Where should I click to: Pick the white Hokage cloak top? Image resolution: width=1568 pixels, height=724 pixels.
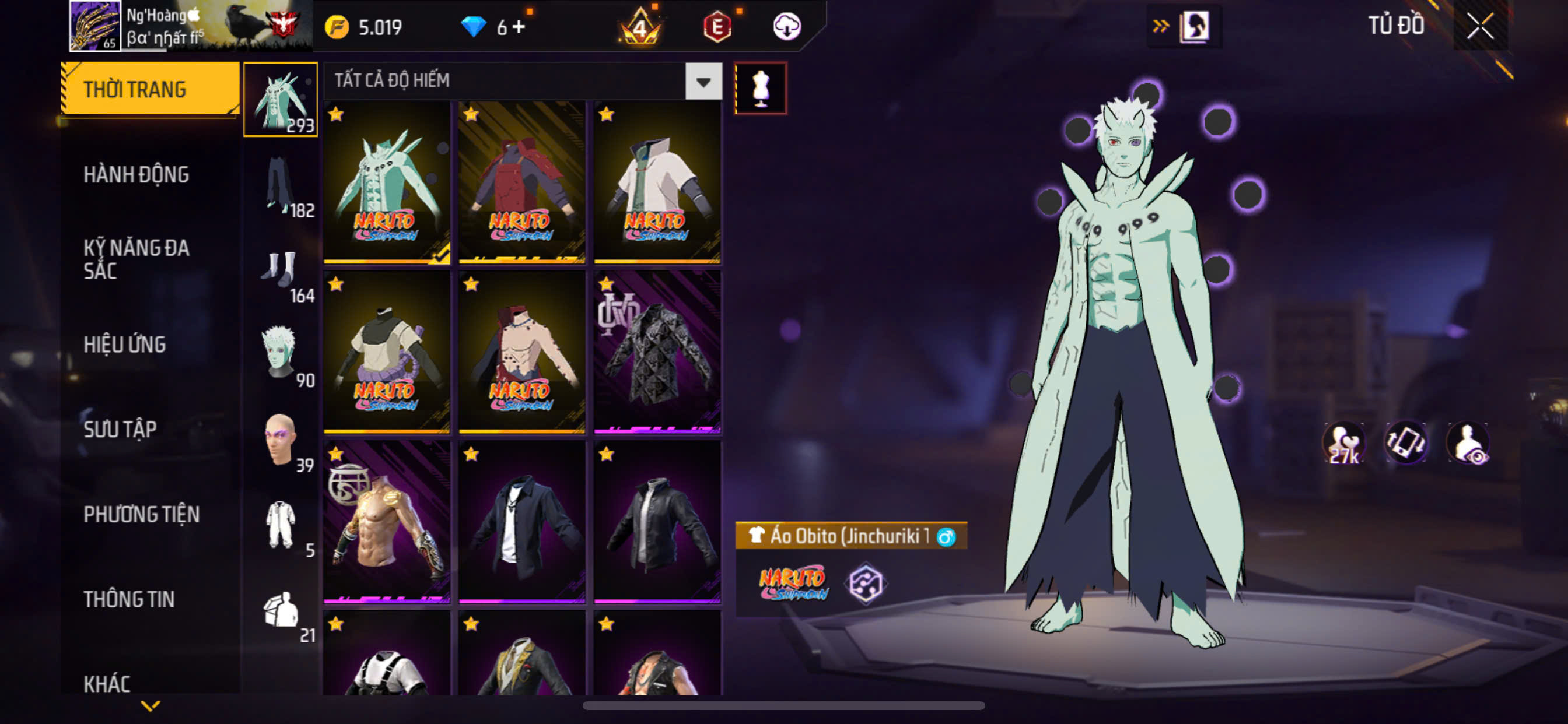tap(657, 182)
